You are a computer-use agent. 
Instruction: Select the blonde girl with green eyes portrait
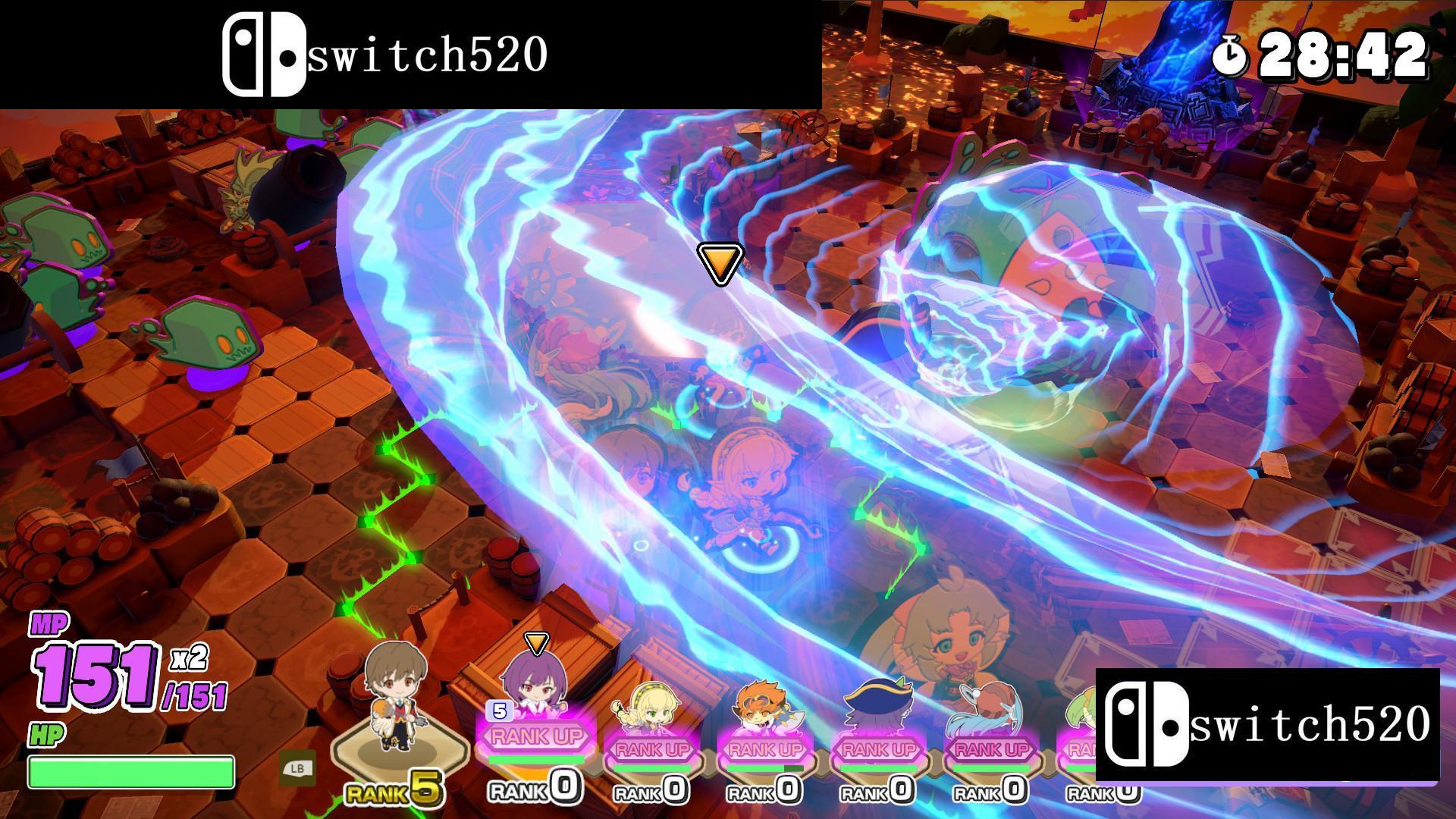tap(652, 705)
